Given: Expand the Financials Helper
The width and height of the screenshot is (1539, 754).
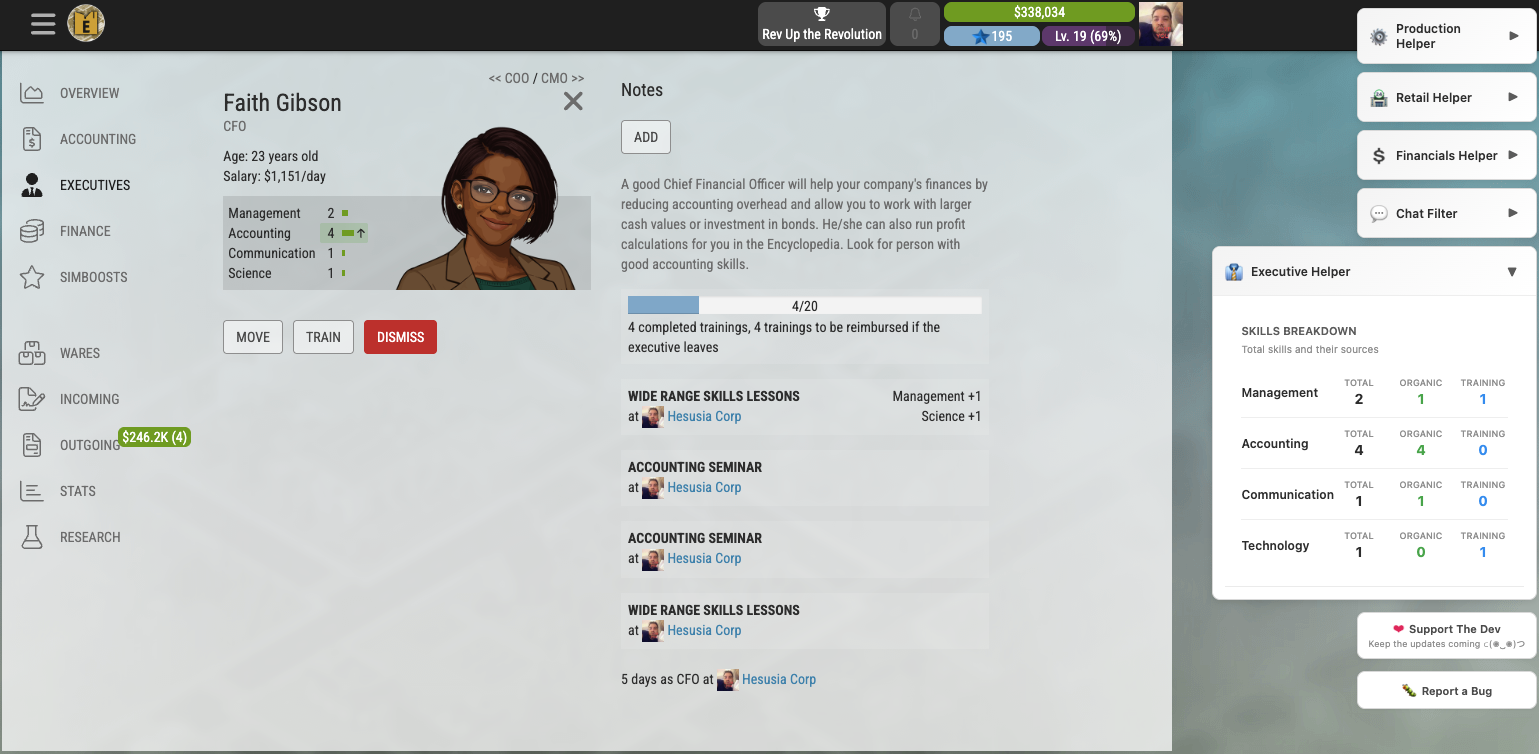Looking at the screenshot, I should click(1446, 155).
